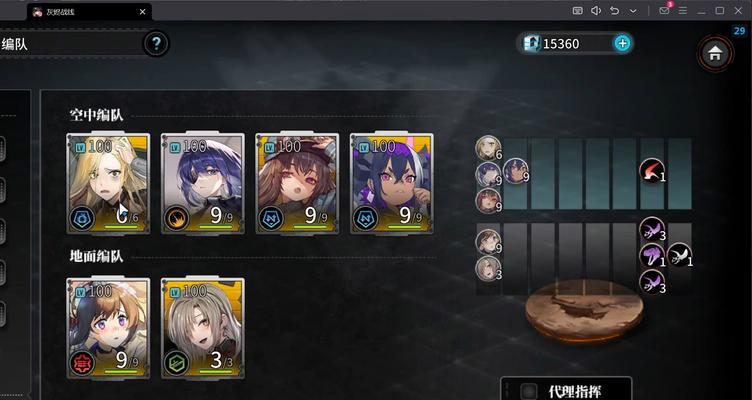Viewport: 752px width, 400px height.
Task: Return to the home screen
Action: click(x=715, y=54)
